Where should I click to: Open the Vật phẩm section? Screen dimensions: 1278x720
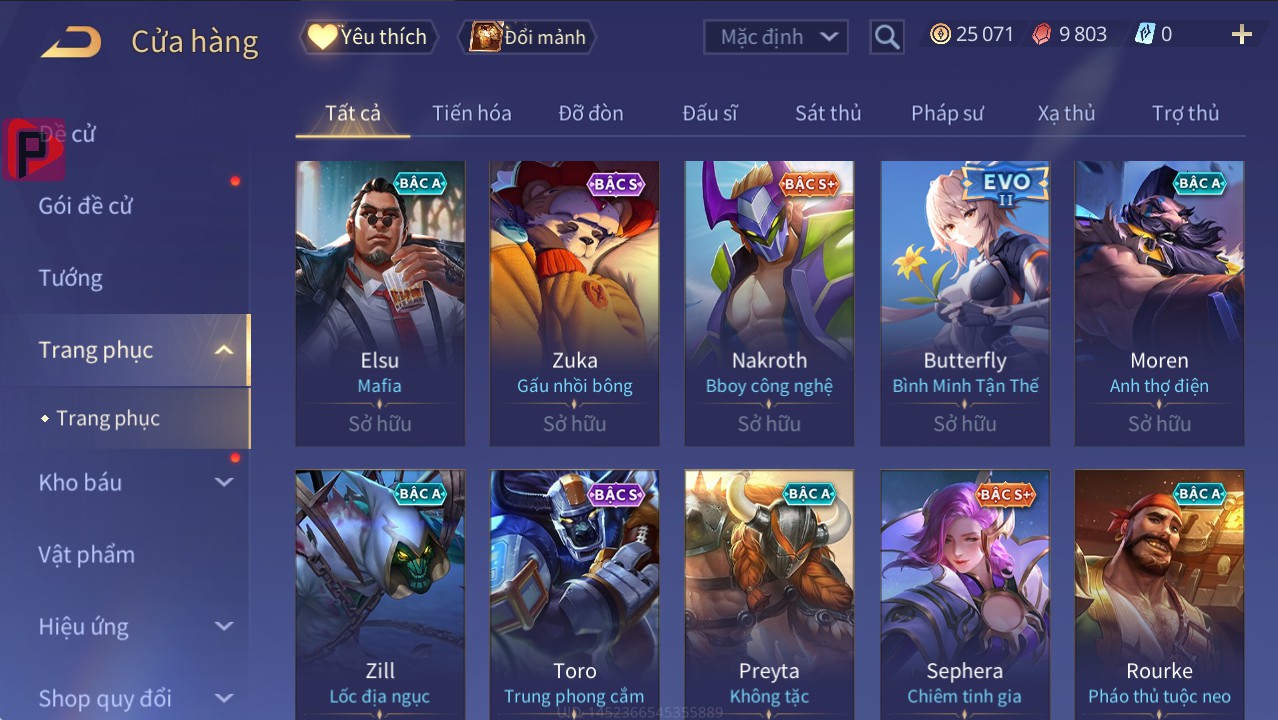pyautogui.click(x=87, y=554)
